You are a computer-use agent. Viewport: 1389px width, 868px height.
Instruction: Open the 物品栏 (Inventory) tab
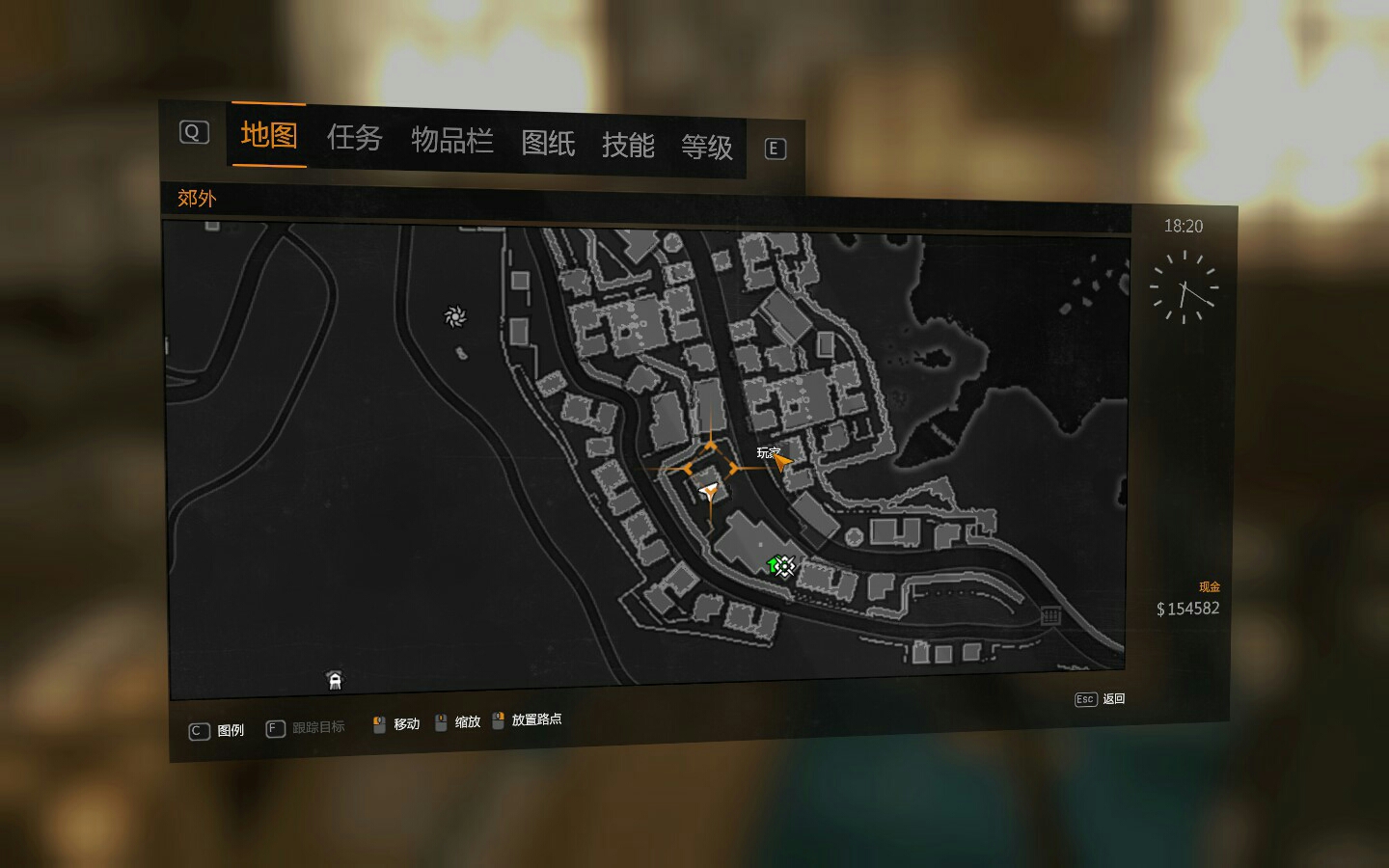pos(452,141)
